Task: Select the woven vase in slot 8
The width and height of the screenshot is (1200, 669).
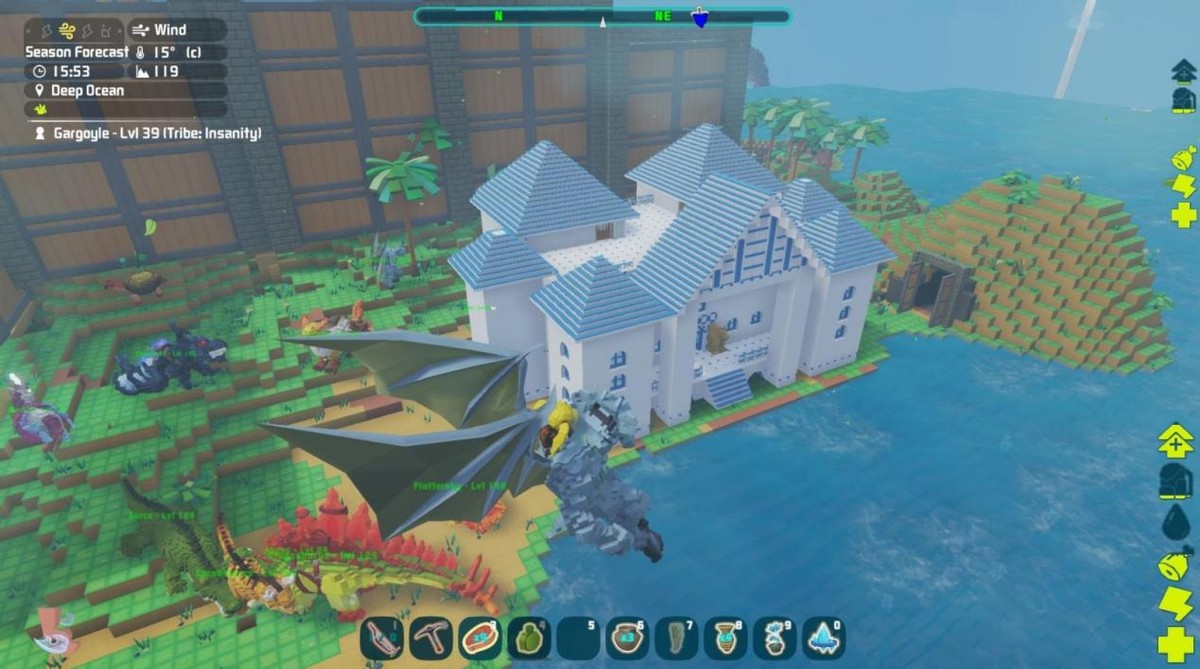Action: (x=725, y=638)
